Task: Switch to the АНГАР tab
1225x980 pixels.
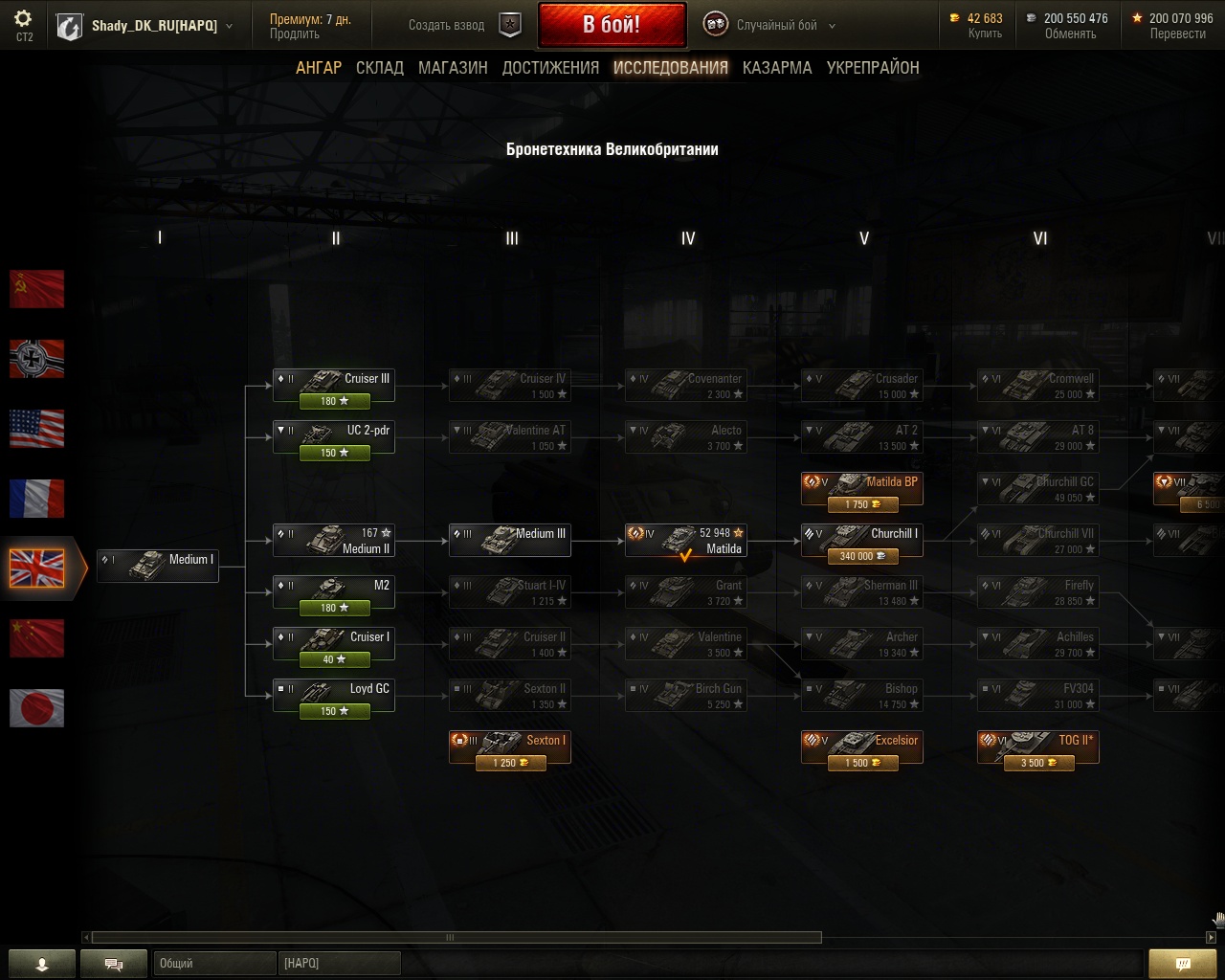Action: coord(319,68)
